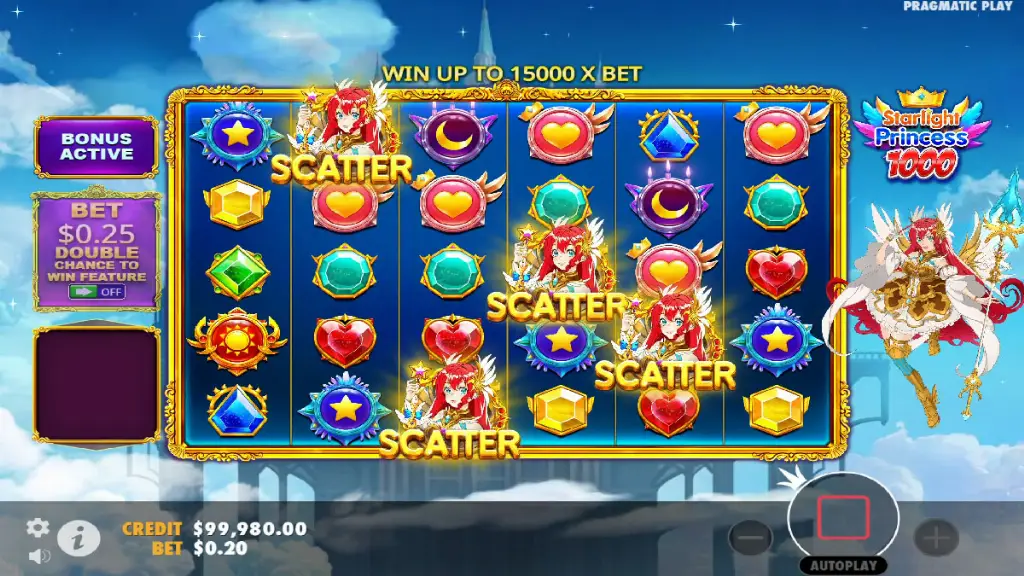
Task: Open the Autoplay options
Action: click(x=843, y=565)
